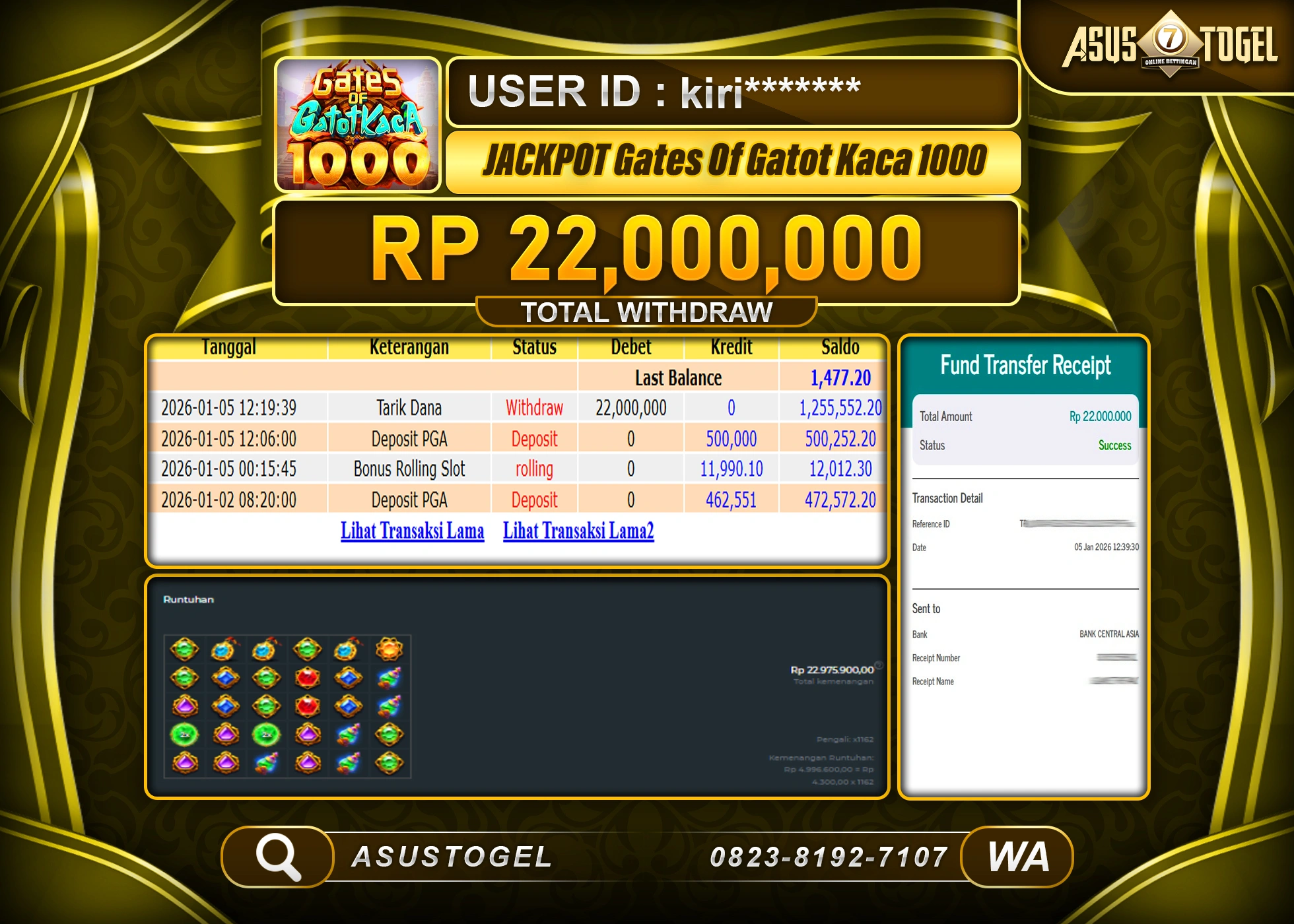Toggle the Deposit status for Deposit PGA

(533, 438)
